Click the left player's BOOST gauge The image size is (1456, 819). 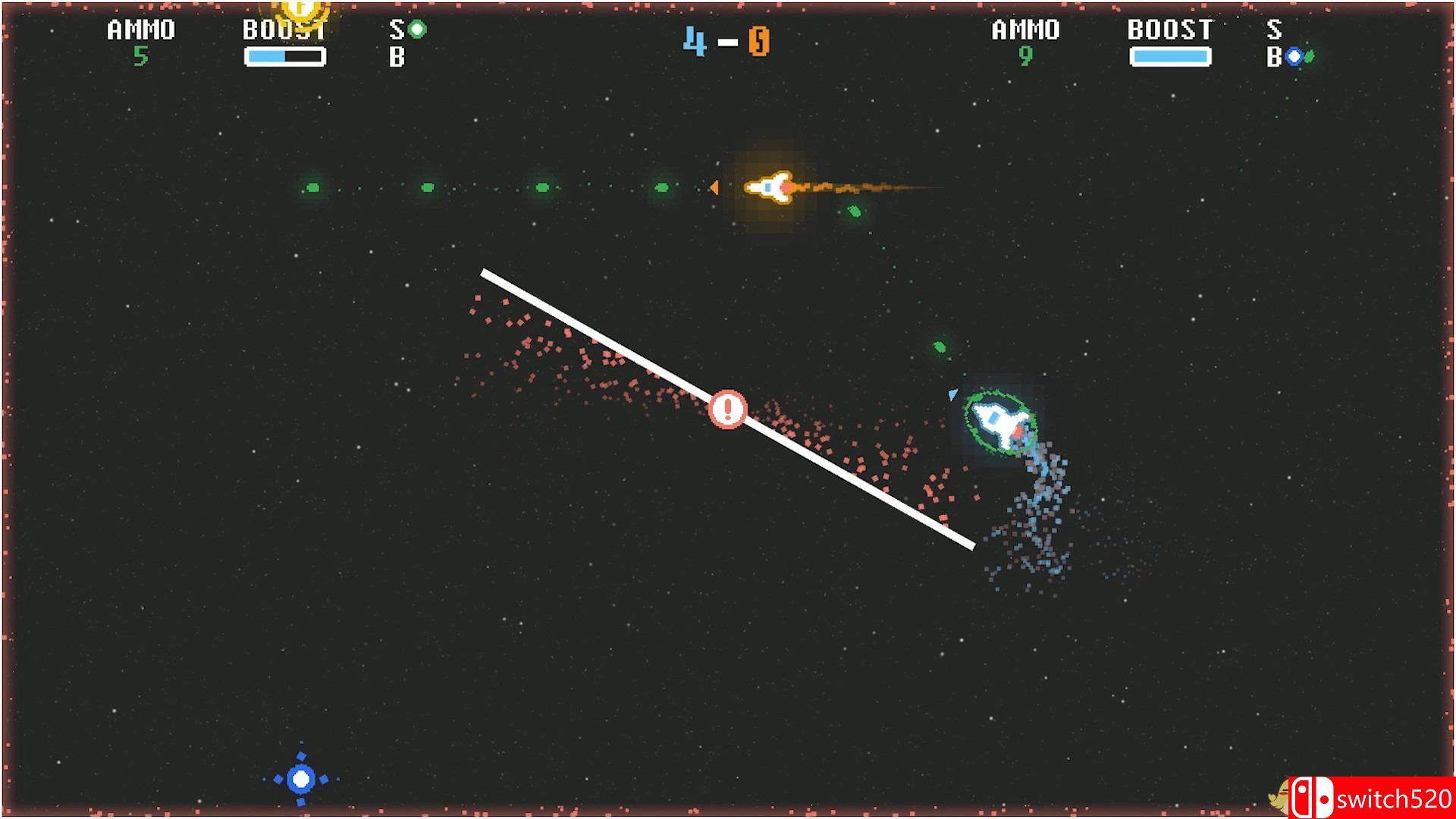click(x=285, y=55)
